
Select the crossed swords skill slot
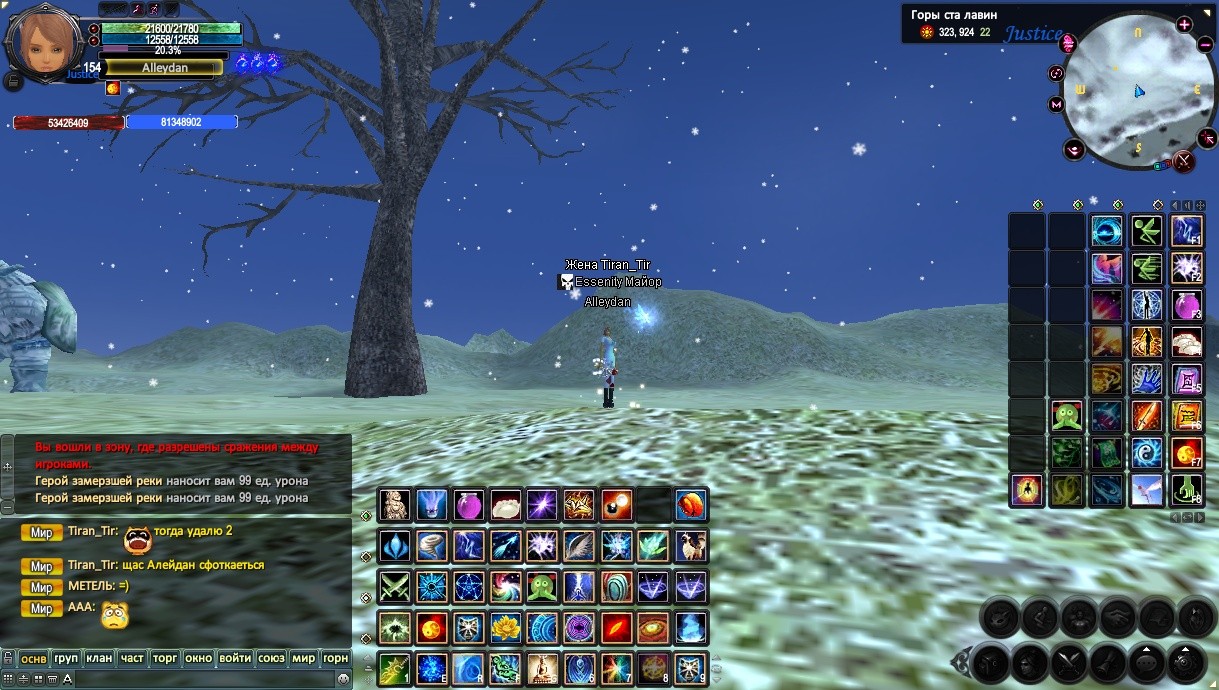tap(395, 587)
